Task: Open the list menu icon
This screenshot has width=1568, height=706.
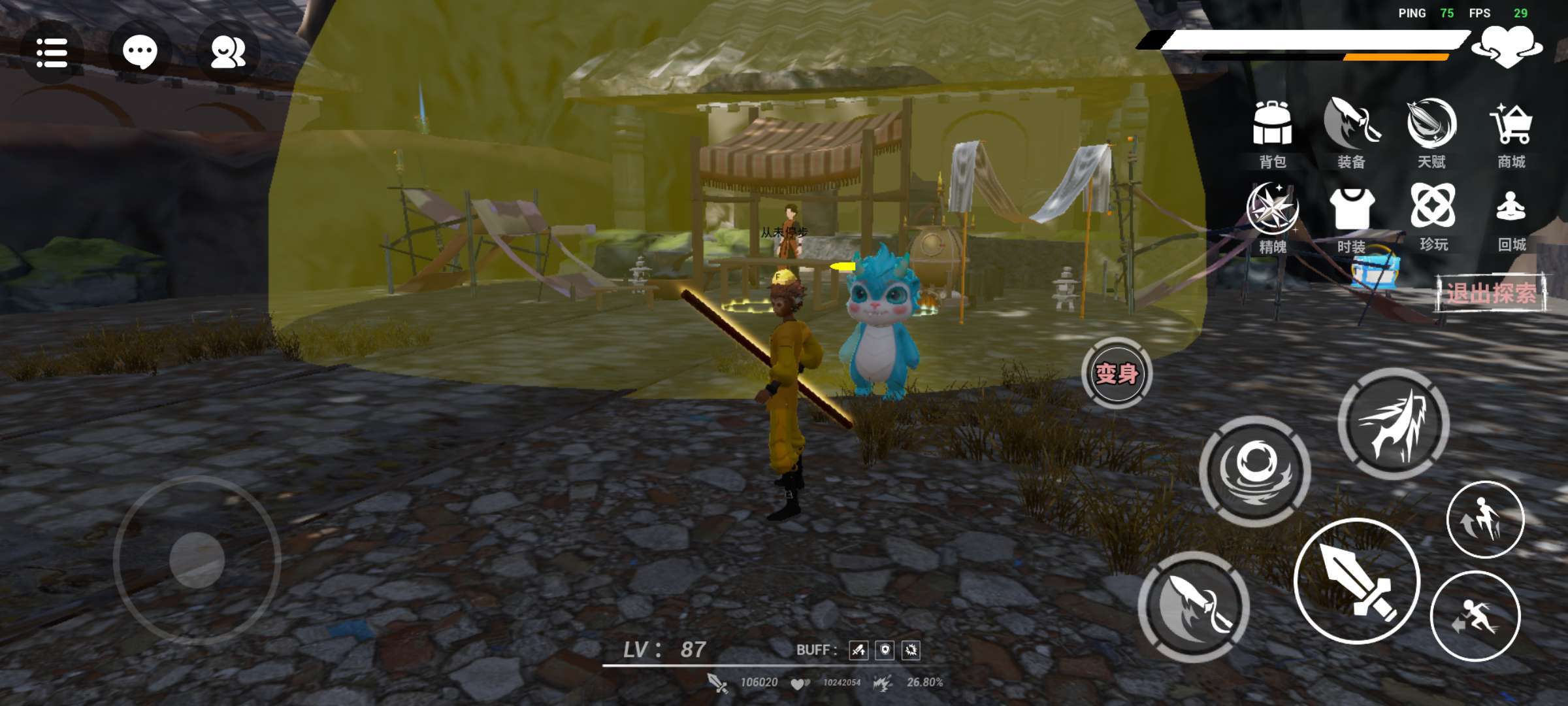Action: click(52, 52)
